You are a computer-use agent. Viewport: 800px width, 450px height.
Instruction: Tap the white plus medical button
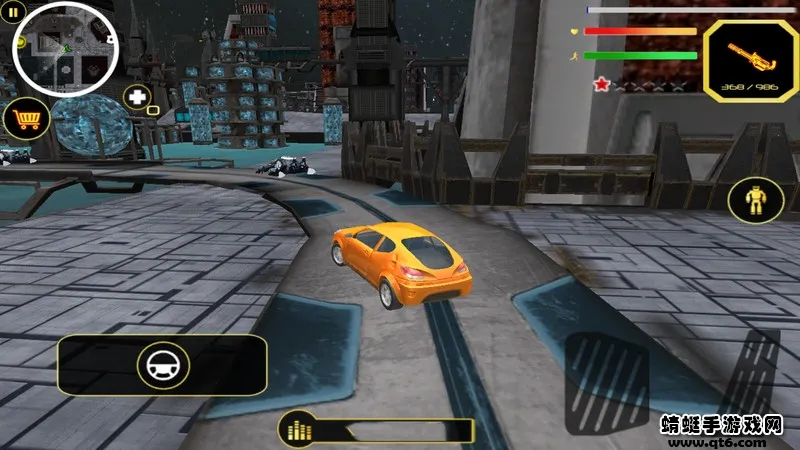click(138, 98)
